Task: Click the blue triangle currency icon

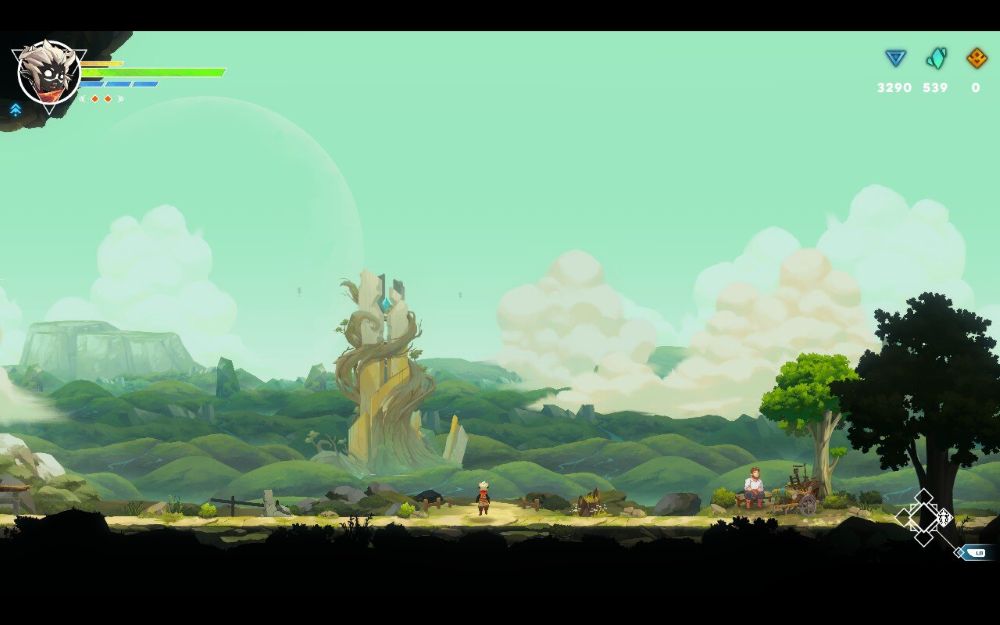Action: tap(895, 59)
